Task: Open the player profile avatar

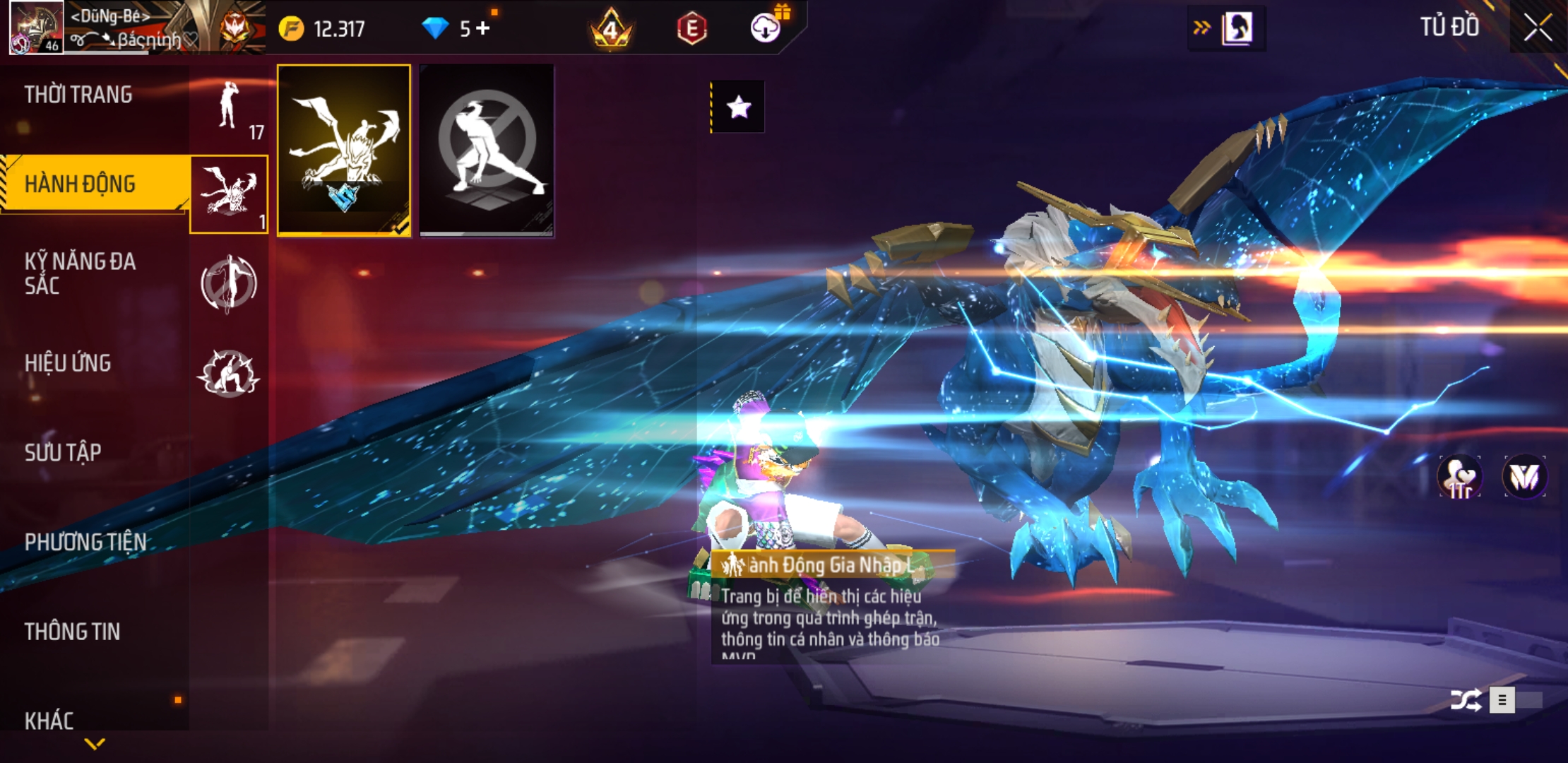Action: pyautogui.click(x=36, y=28)
